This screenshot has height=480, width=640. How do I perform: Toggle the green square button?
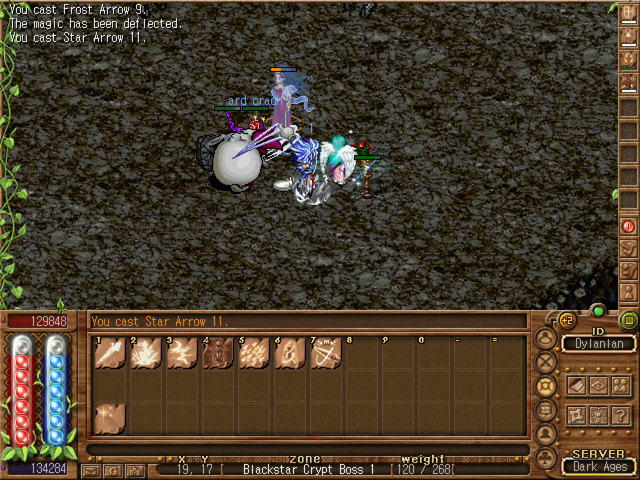(x=628, y=321)
